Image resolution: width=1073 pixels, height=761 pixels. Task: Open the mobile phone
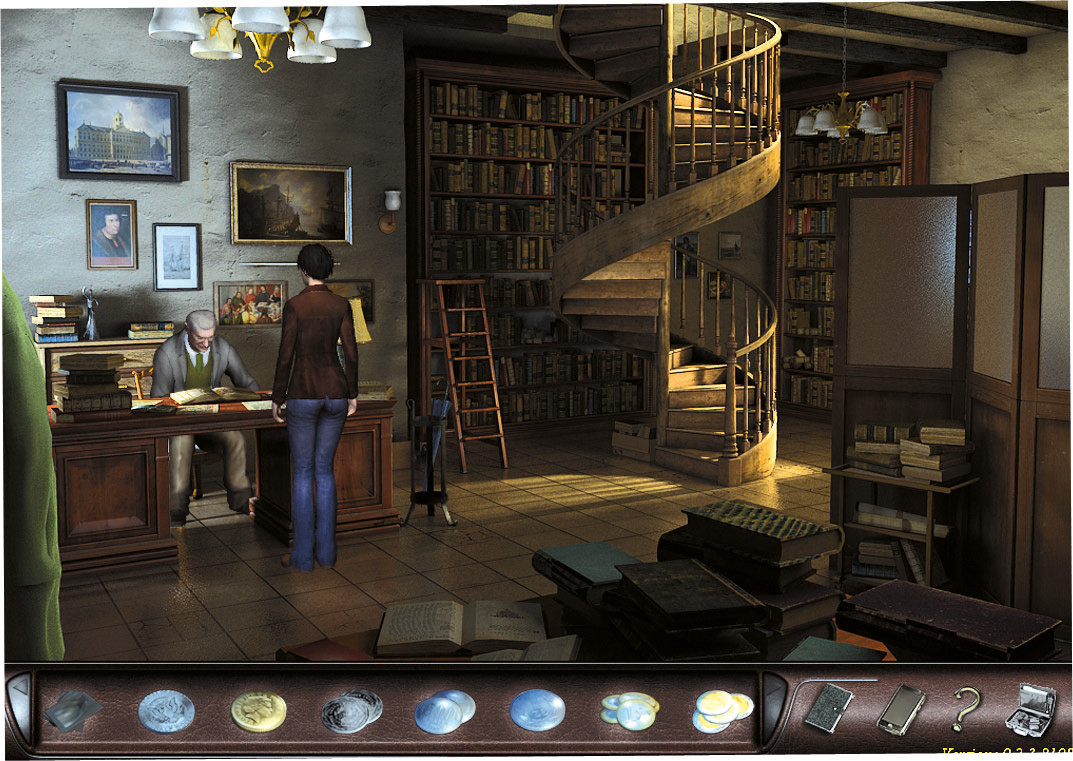point(900,709)
